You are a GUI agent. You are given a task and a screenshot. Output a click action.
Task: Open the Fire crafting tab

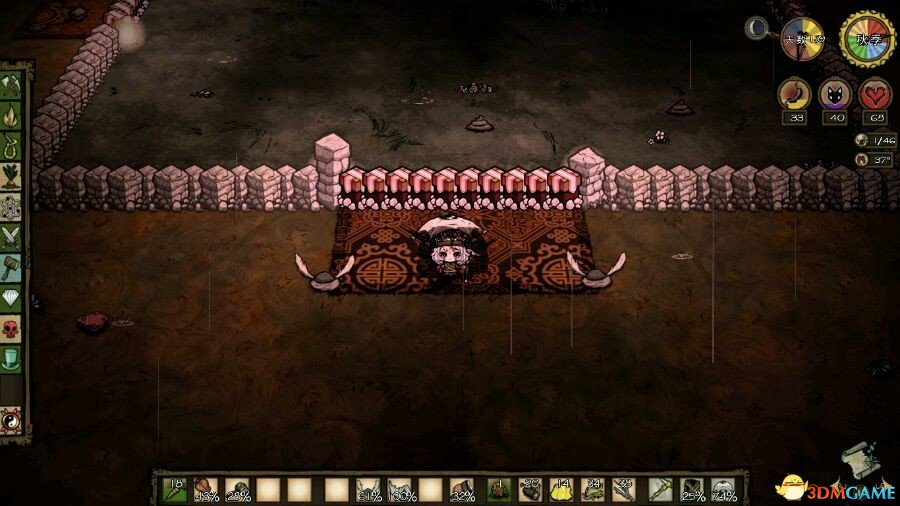point(13,117)
